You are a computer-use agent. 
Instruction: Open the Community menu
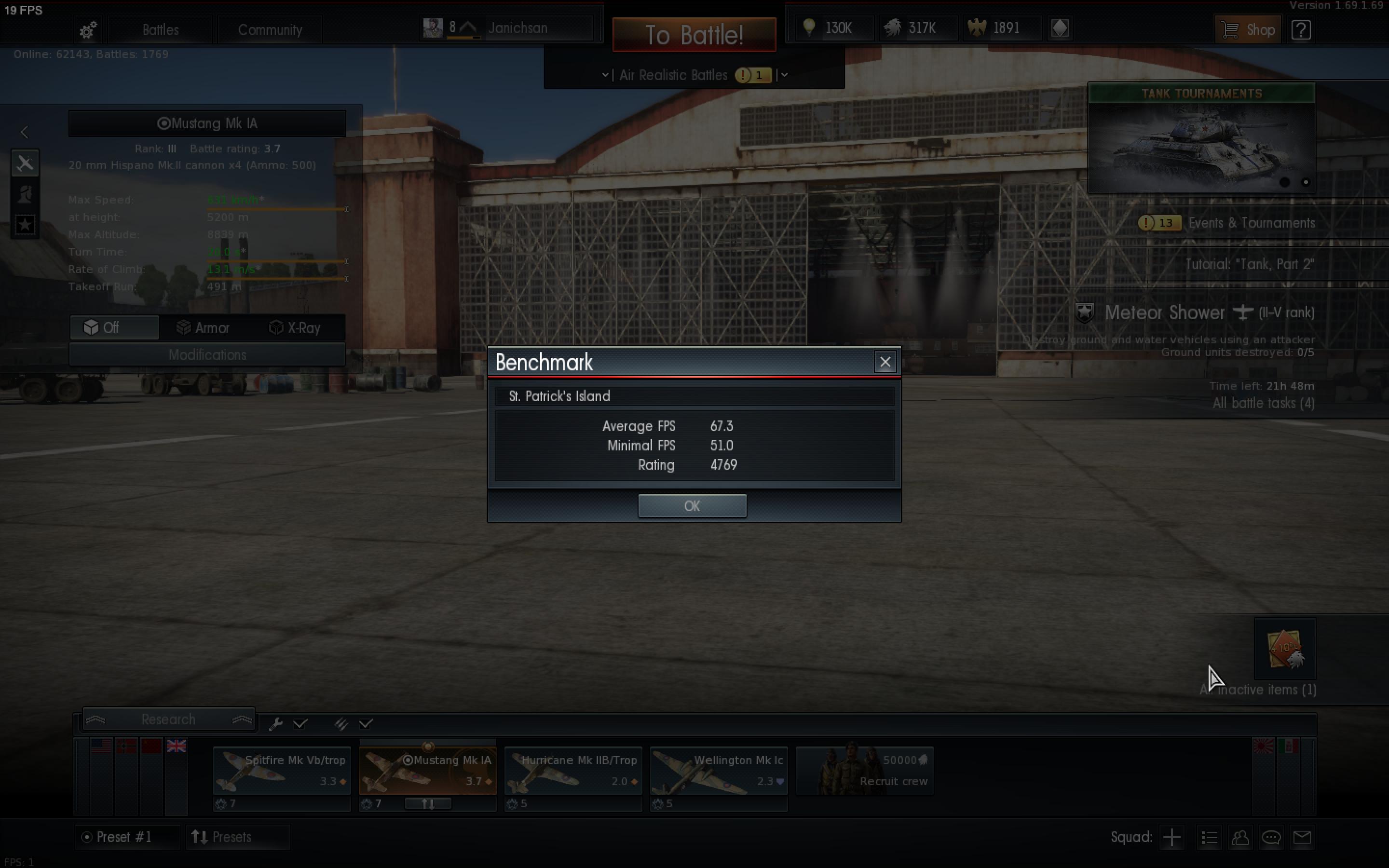click(271, 30)
